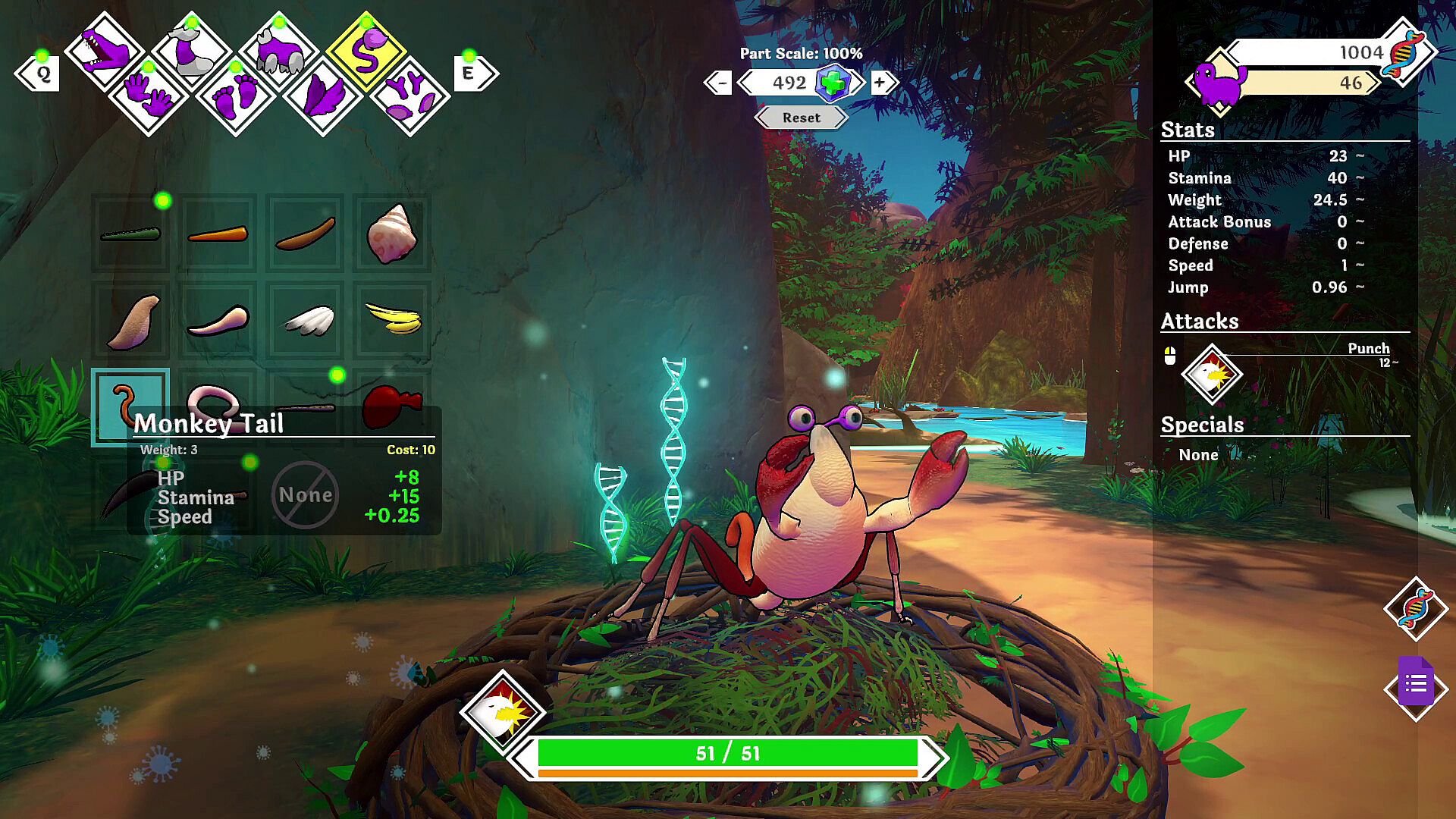Click the Reset button
This screenshot has height=819, width=1456.
click(801, 118)
